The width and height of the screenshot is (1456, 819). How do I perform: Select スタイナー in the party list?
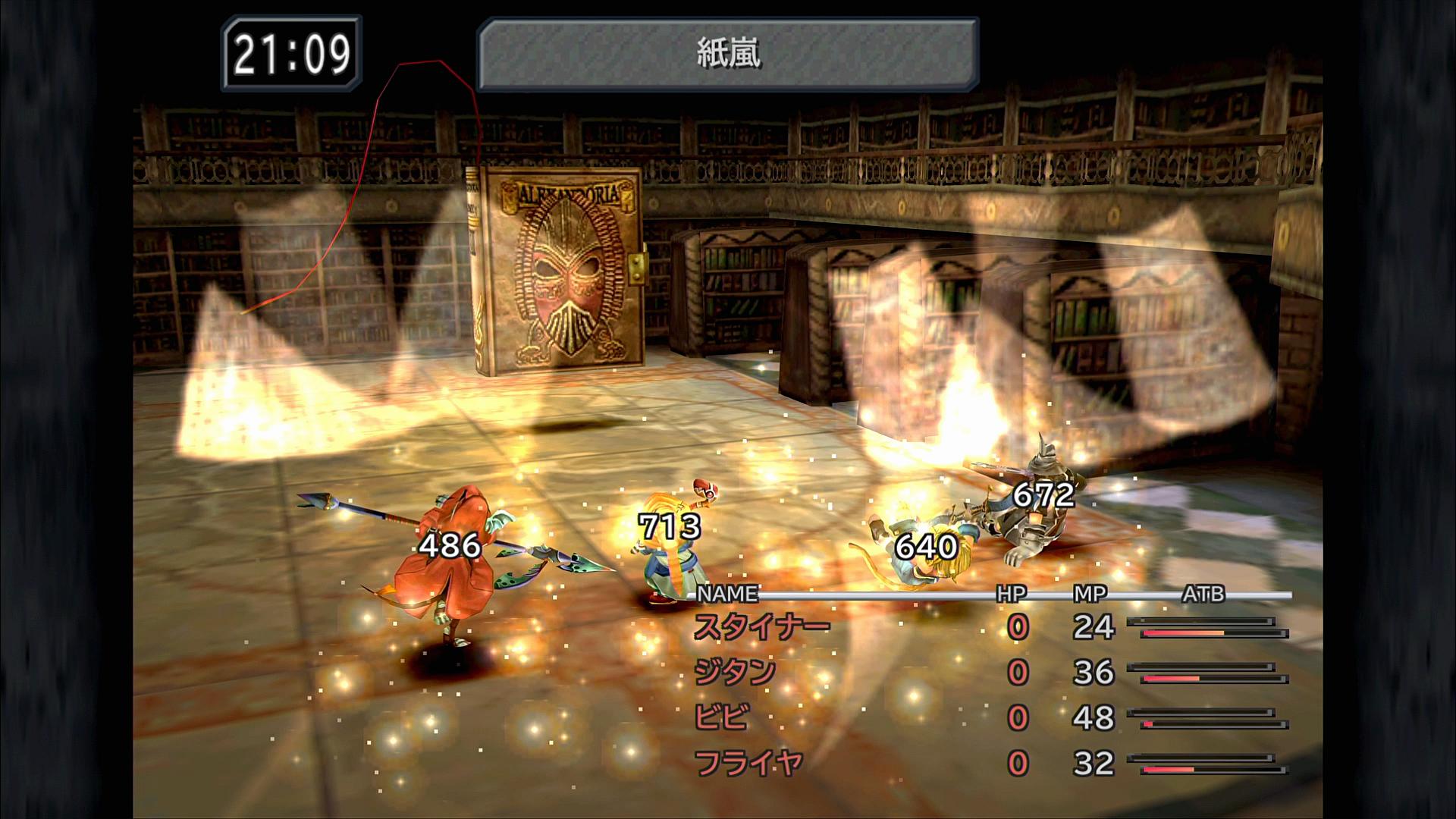(761, 627)
